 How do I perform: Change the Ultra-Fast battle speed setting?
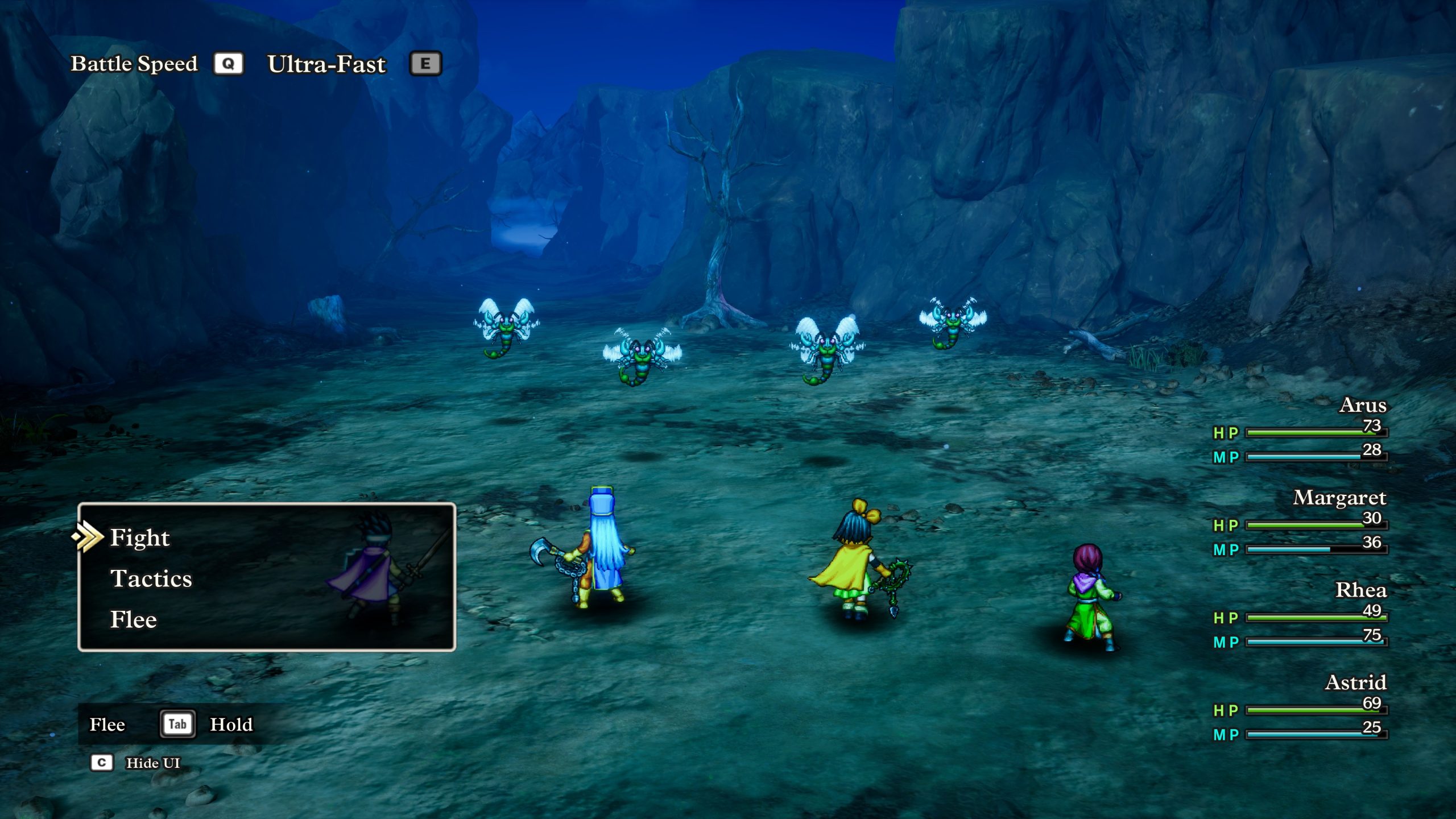point(326,64)
